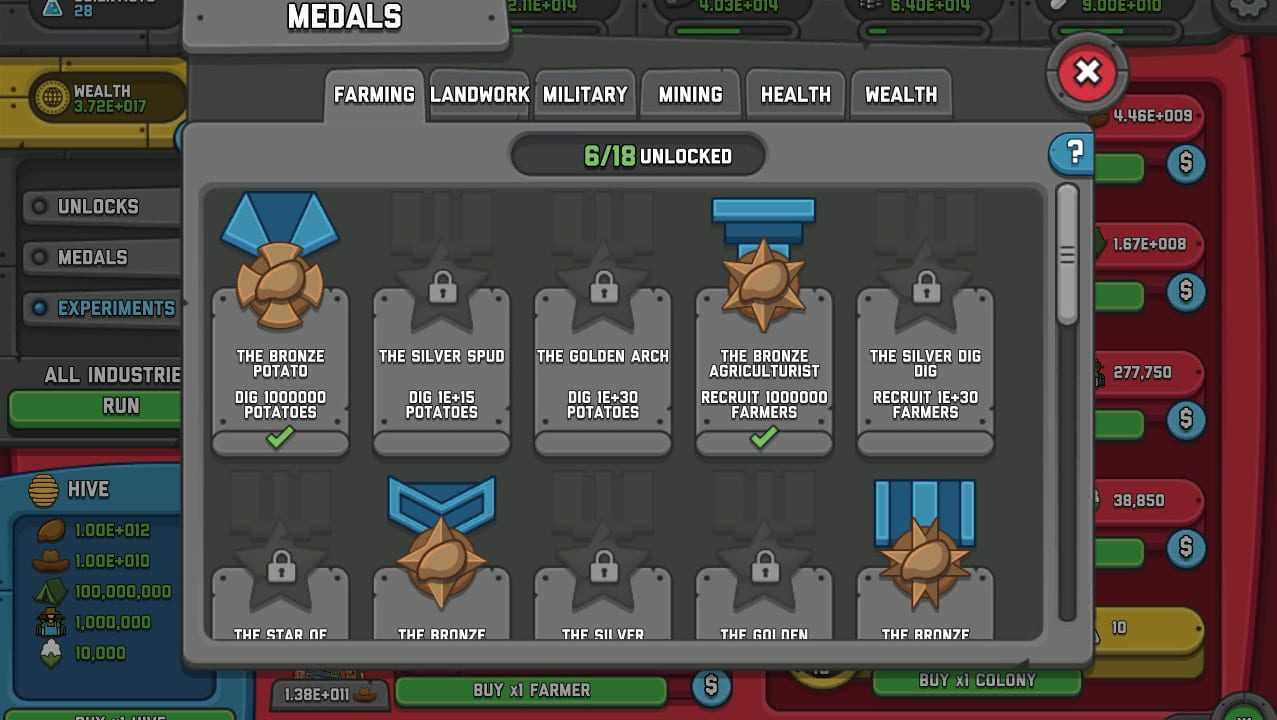Switch to the Wealth tab
Image resolution: width=1277 pixels, height=720 pixels.
[901, 95]
